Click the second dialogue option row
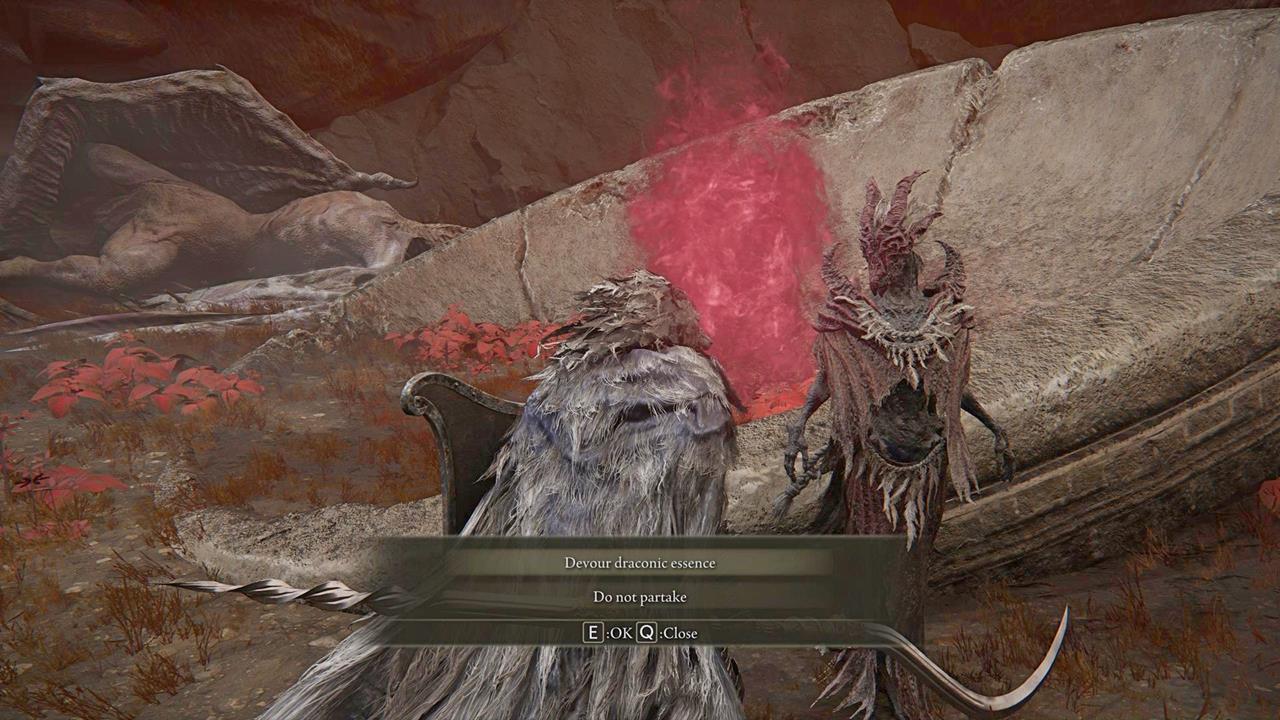This screenshot has width=1280, height=720. point(640,596)
